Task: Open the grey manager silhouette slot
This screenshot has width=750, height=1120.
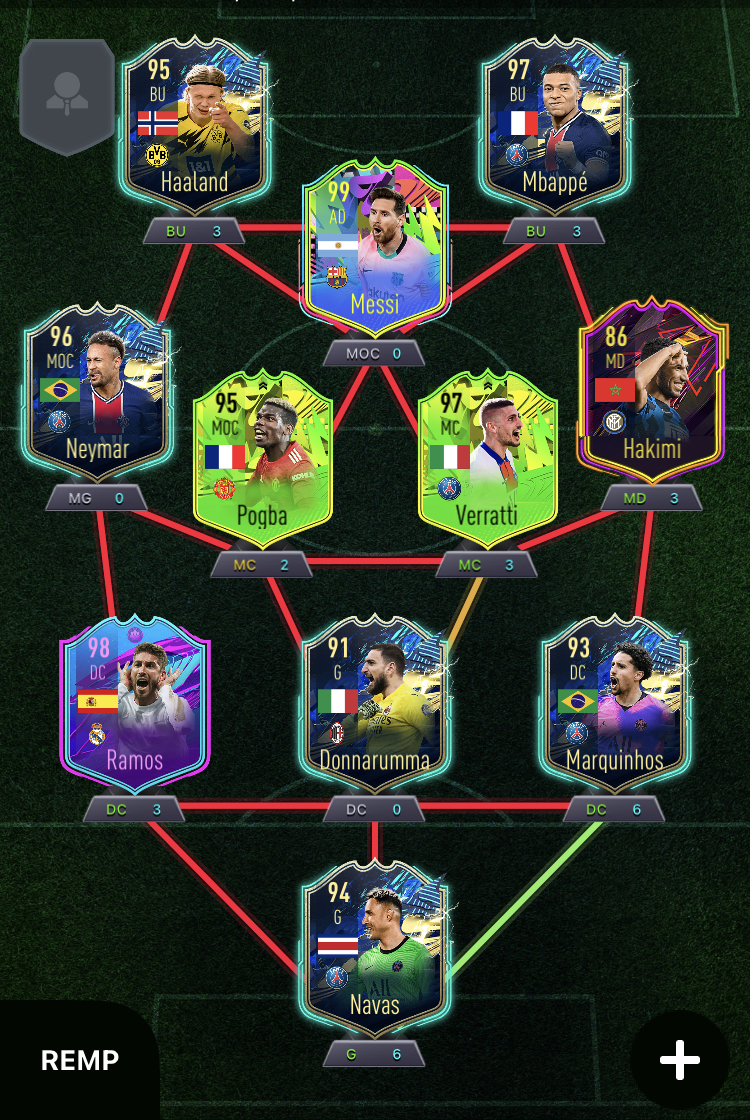Action: (67, 95)
